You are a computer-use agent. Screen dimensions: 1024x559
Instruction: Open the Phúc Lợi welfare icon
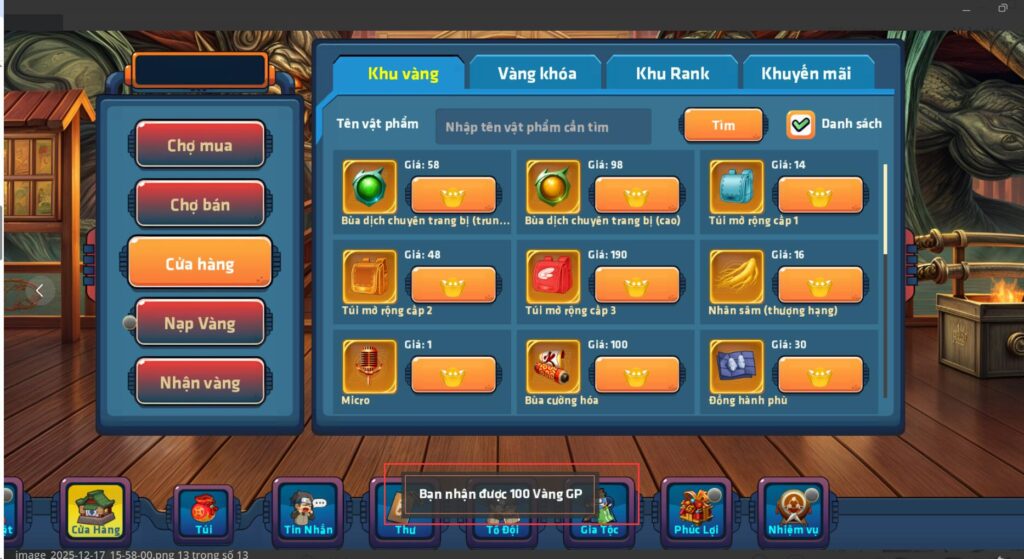(696, 511)
